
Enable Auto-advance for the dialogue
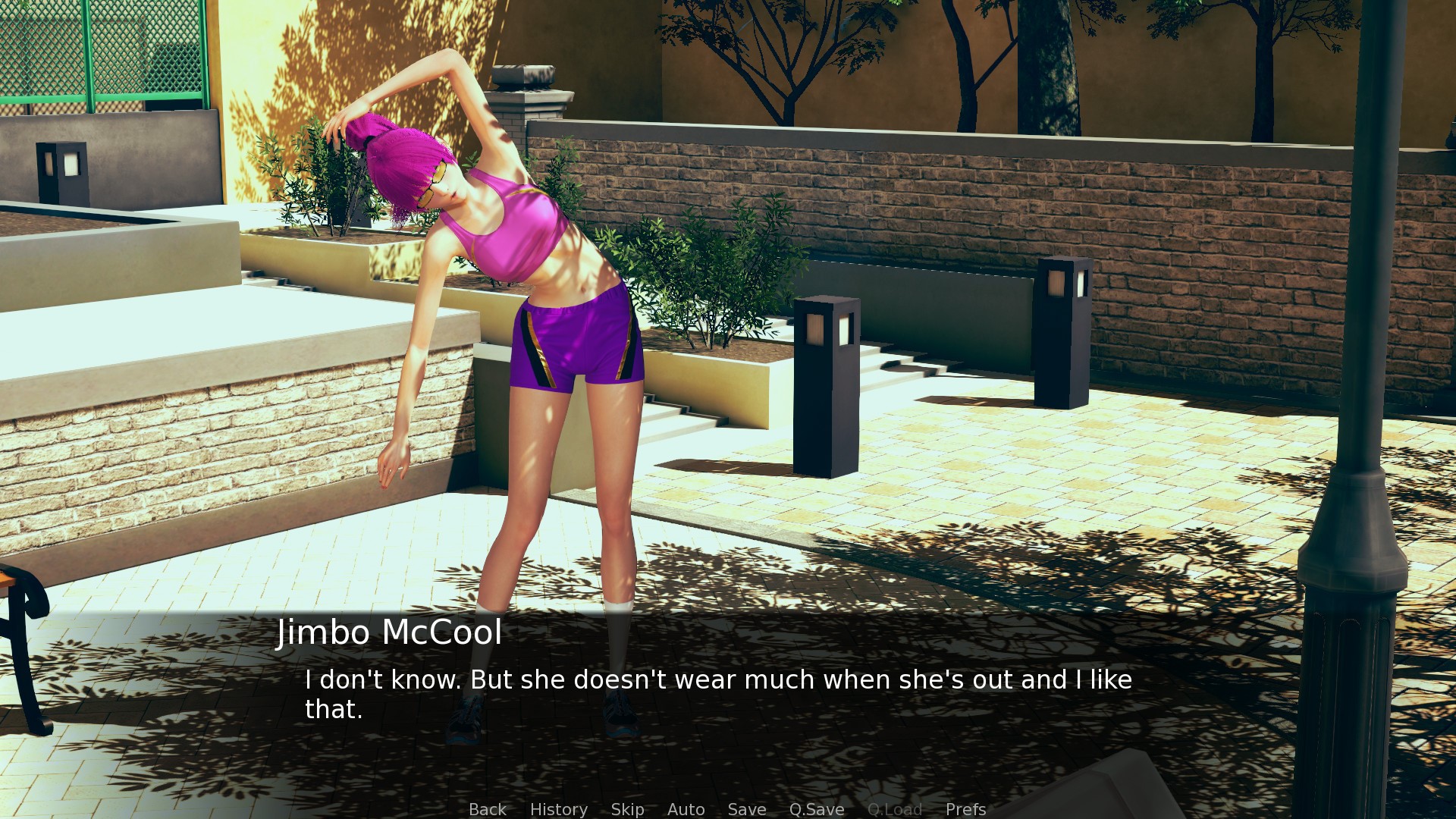point(686,809)
